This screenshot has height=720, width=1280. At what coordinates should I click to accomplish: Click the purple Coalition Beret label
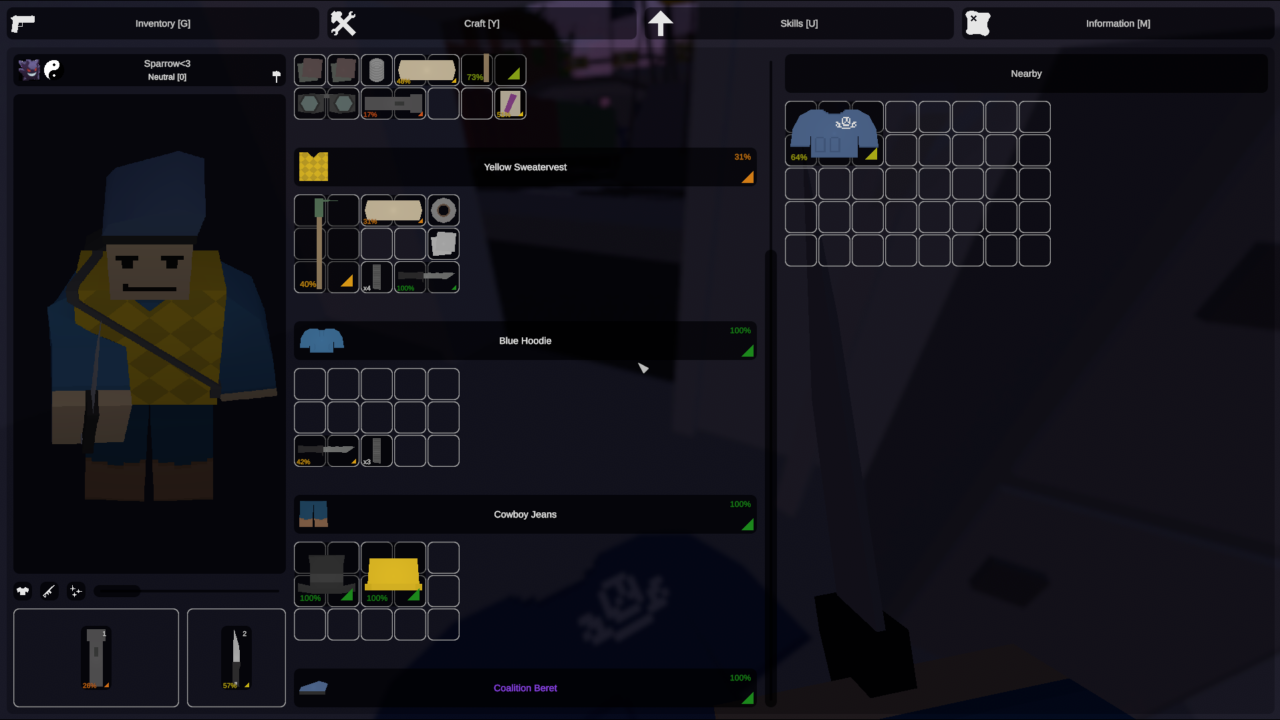coord(525,688)
